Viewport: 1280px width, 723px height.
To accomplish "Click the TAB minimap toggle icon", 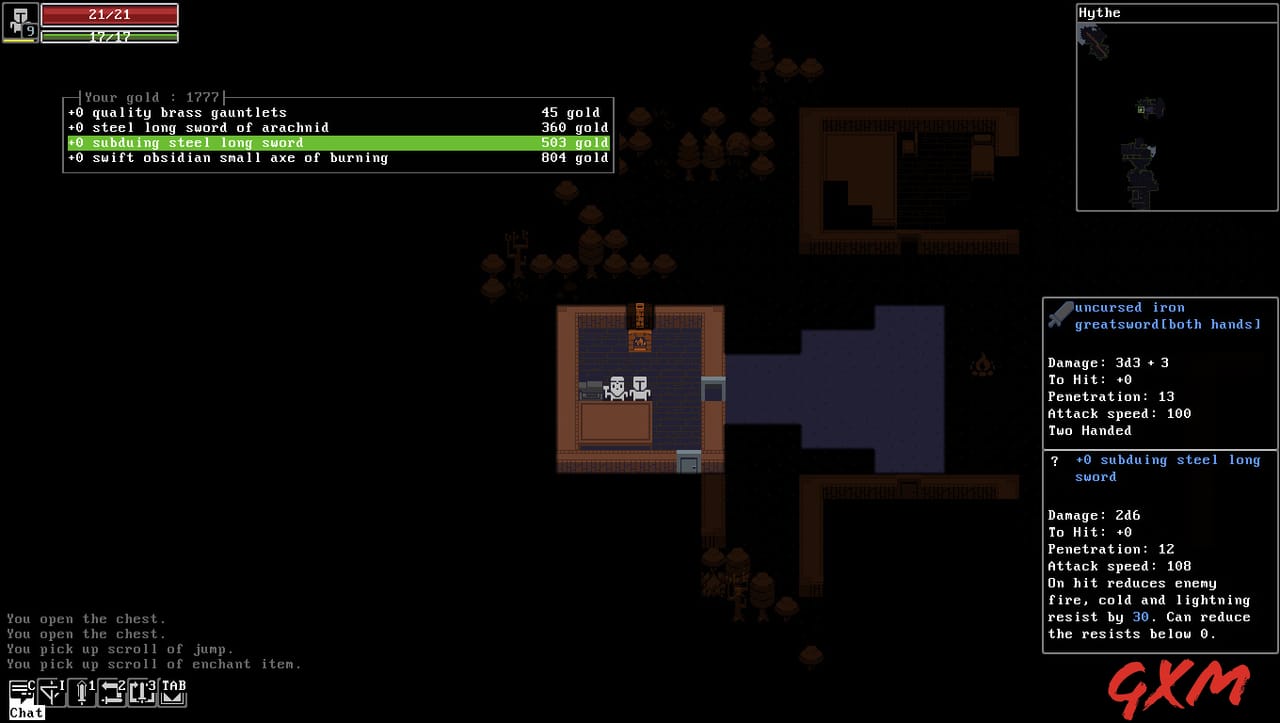I will [x=172, y=690].
